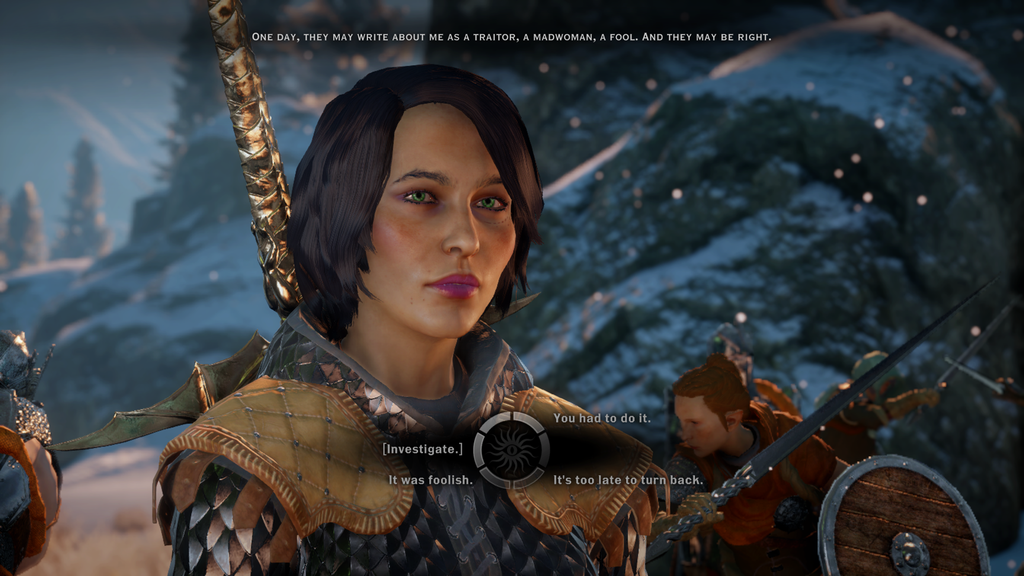Pick the "It was foolish." response
Viewport: 1024px width, 576px height.
click(x=430, y=480)
